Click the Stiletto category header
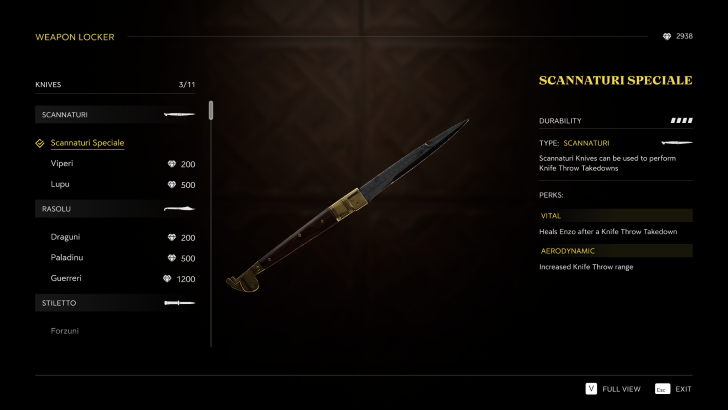The width and height of the screenshot is (728, 410). click(117, 302)
